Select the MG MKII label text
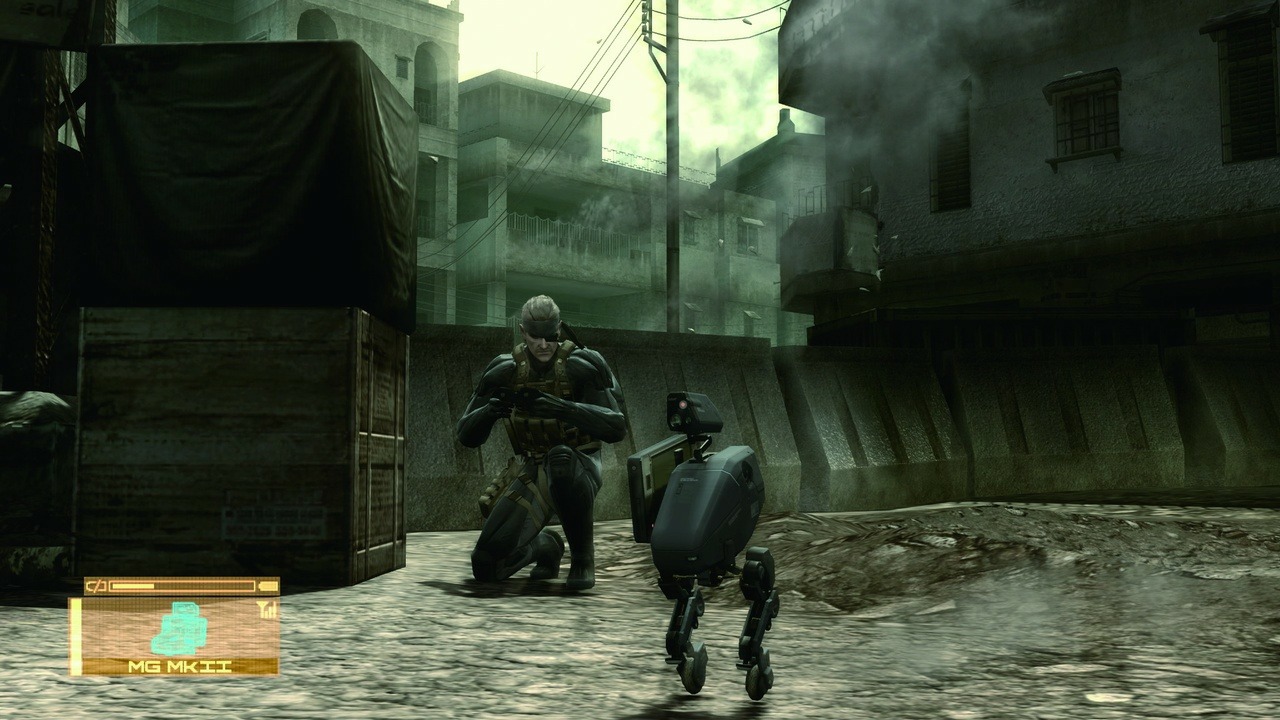 tap(180, 665)
